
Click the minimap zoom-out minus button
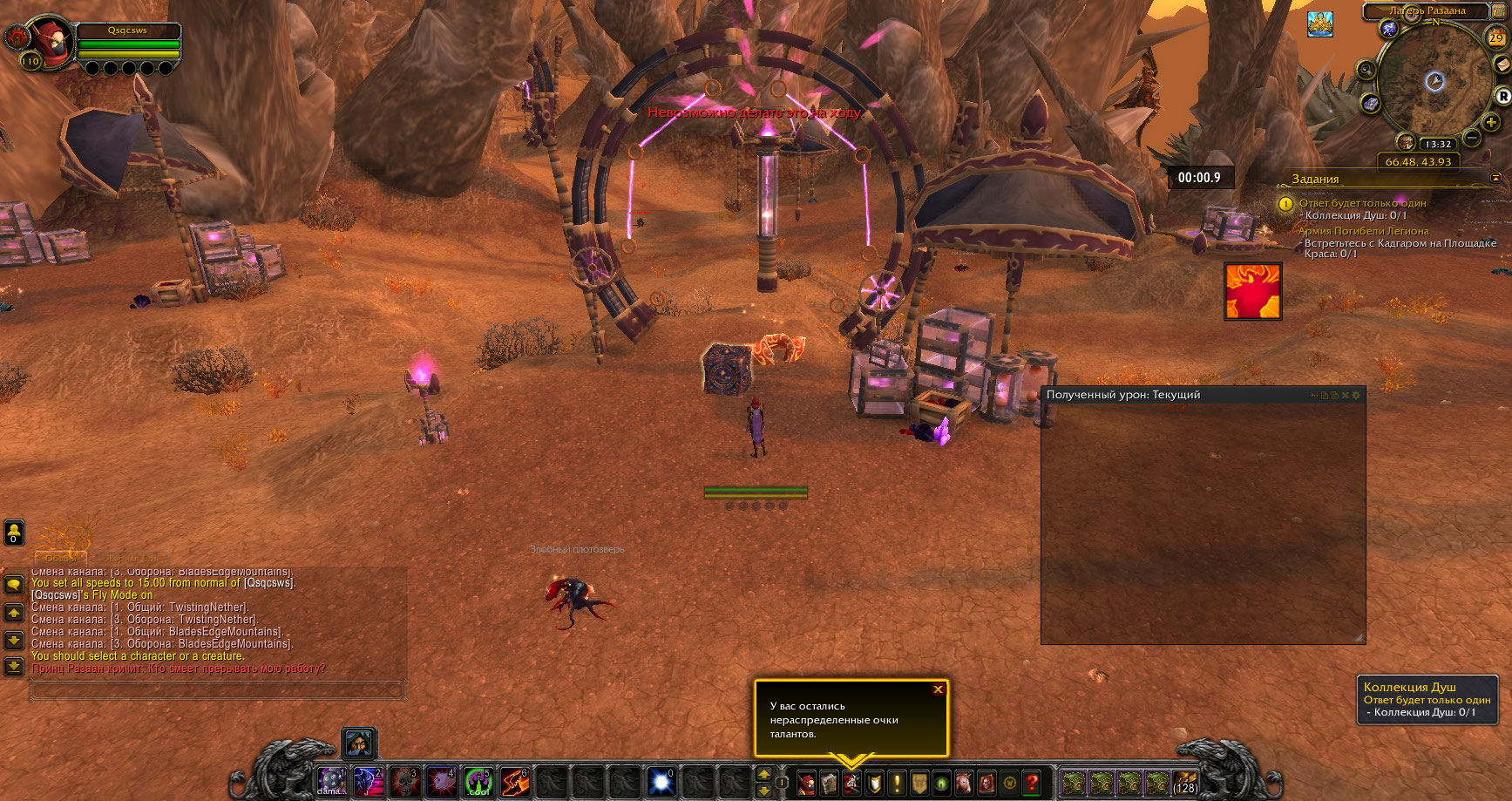click(1472, 138)
